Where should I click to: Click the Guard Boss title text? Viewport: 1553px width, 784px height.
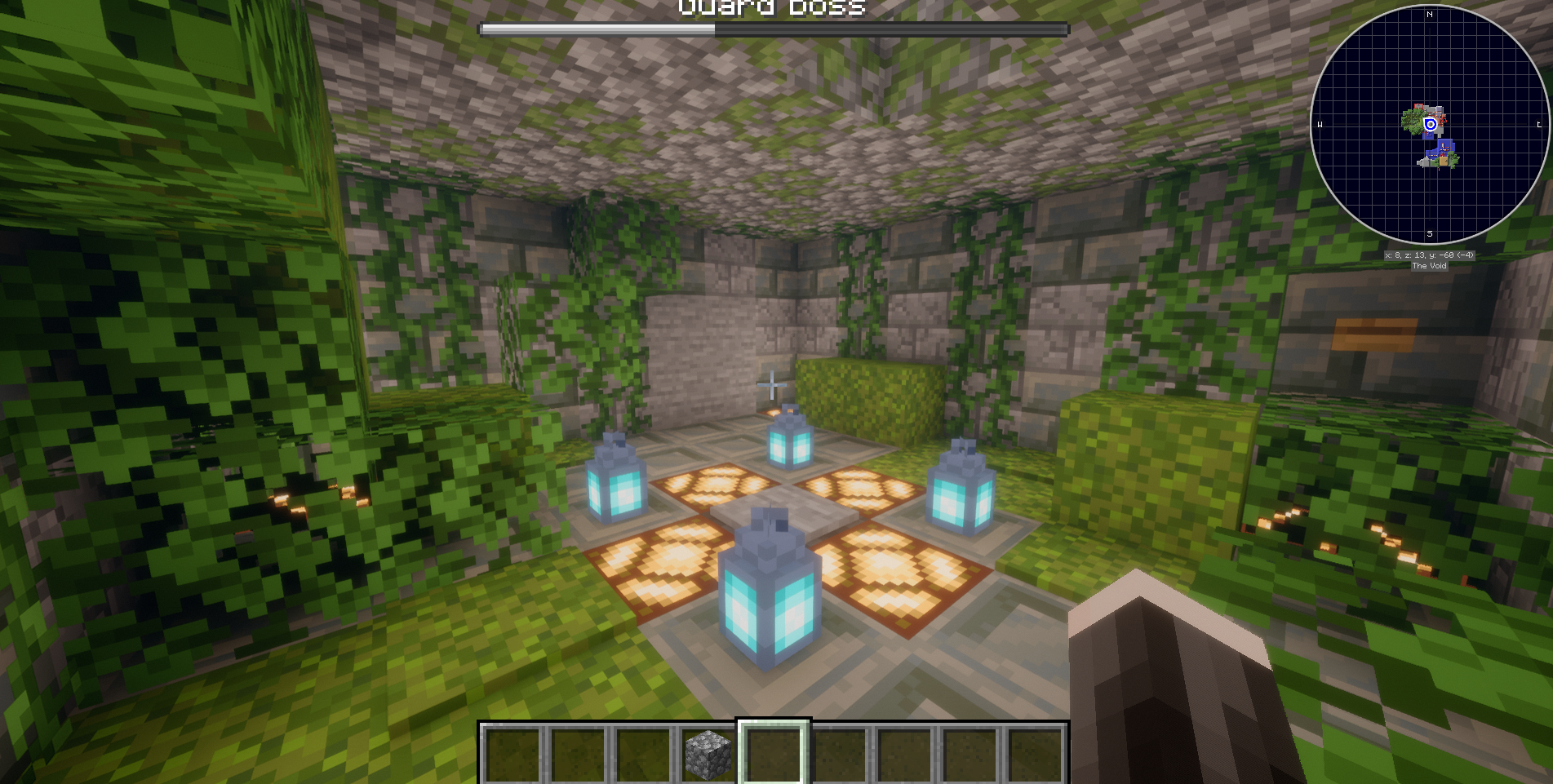pos(772,6)
